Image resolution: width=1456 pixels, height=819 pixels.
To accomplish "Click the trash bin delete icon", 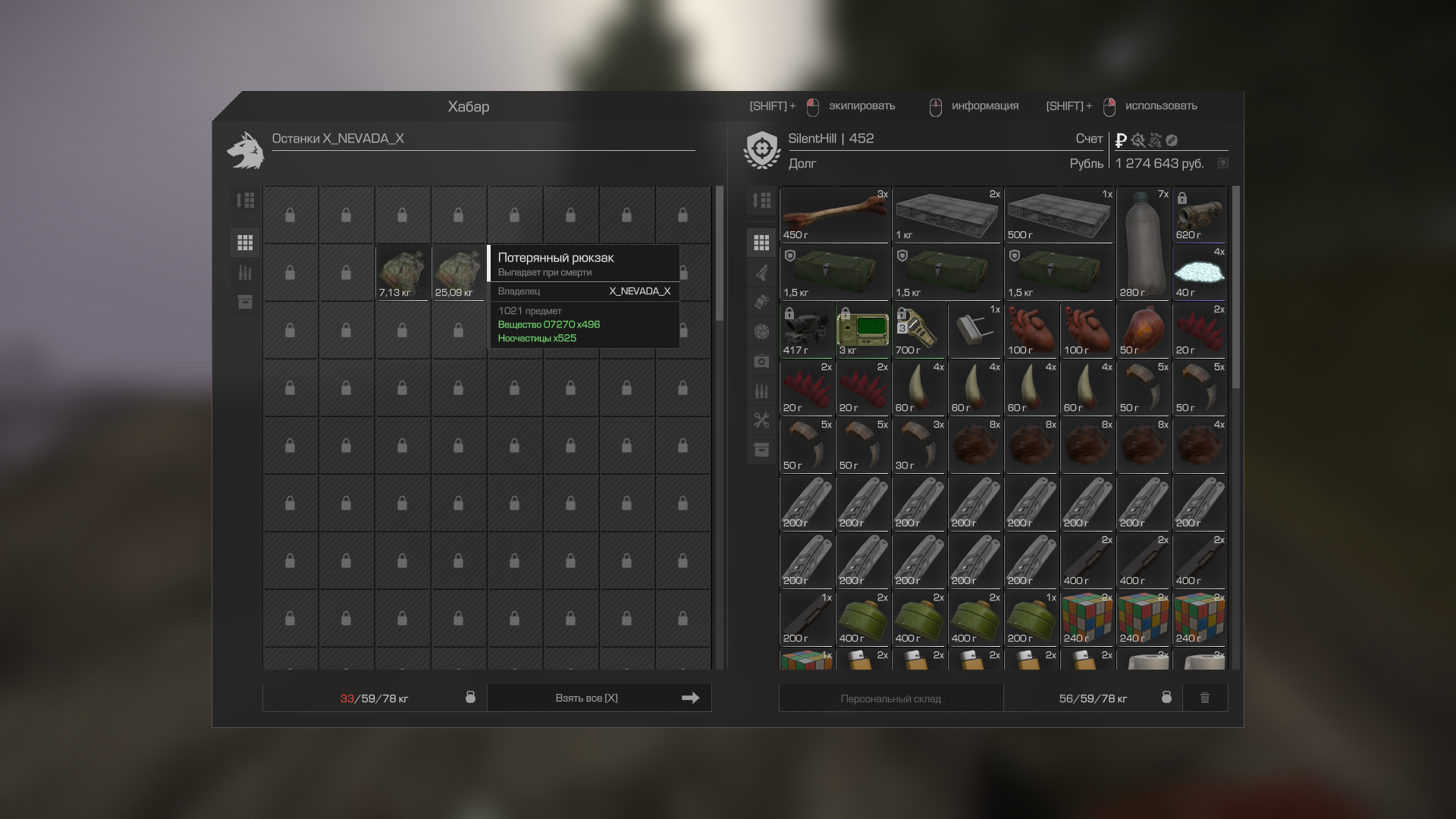I will pyautogui.click(x=1205, y=698).
